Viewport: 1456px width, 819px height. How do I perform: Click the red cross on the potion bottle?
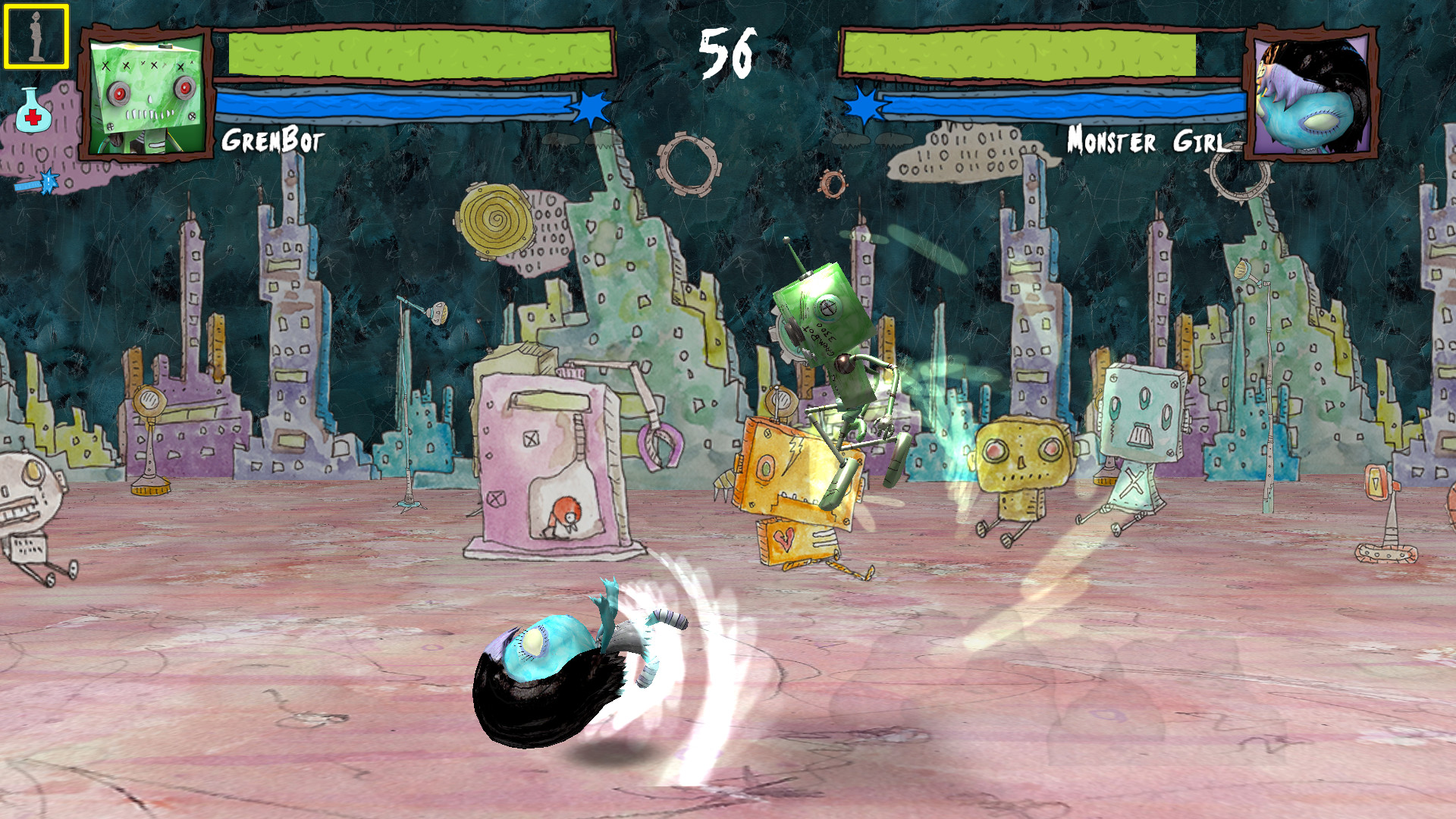point(33,117)
